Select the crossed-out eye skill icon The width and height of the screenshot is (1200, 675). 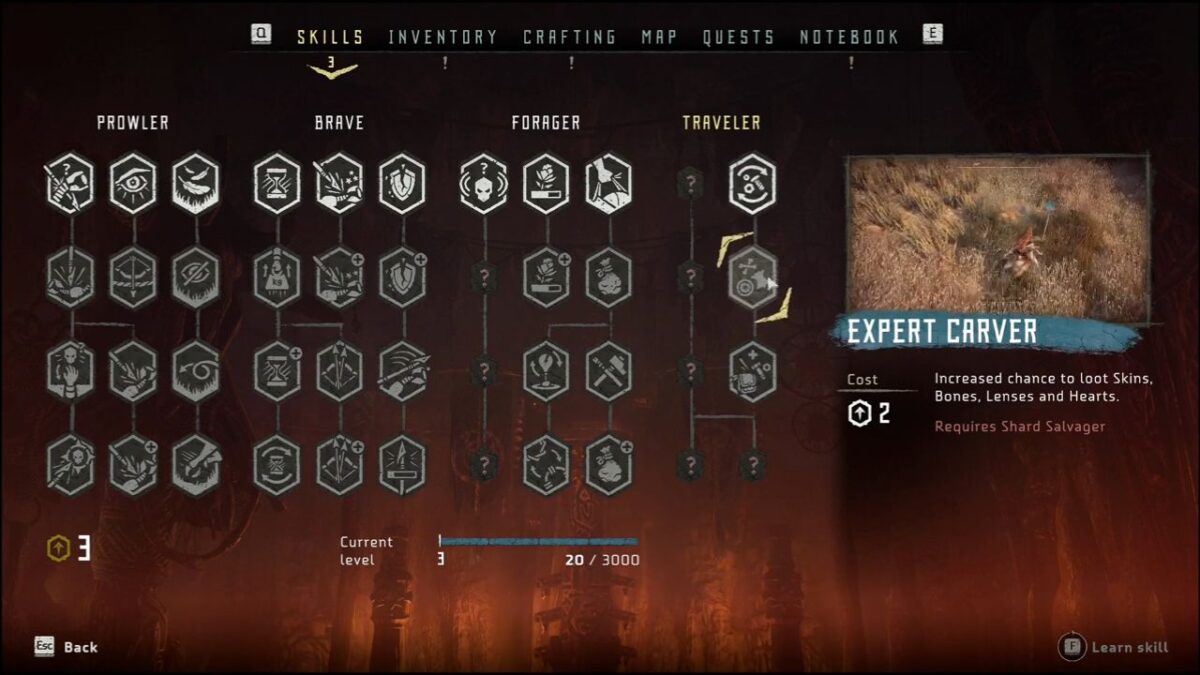tap(196, 276)
